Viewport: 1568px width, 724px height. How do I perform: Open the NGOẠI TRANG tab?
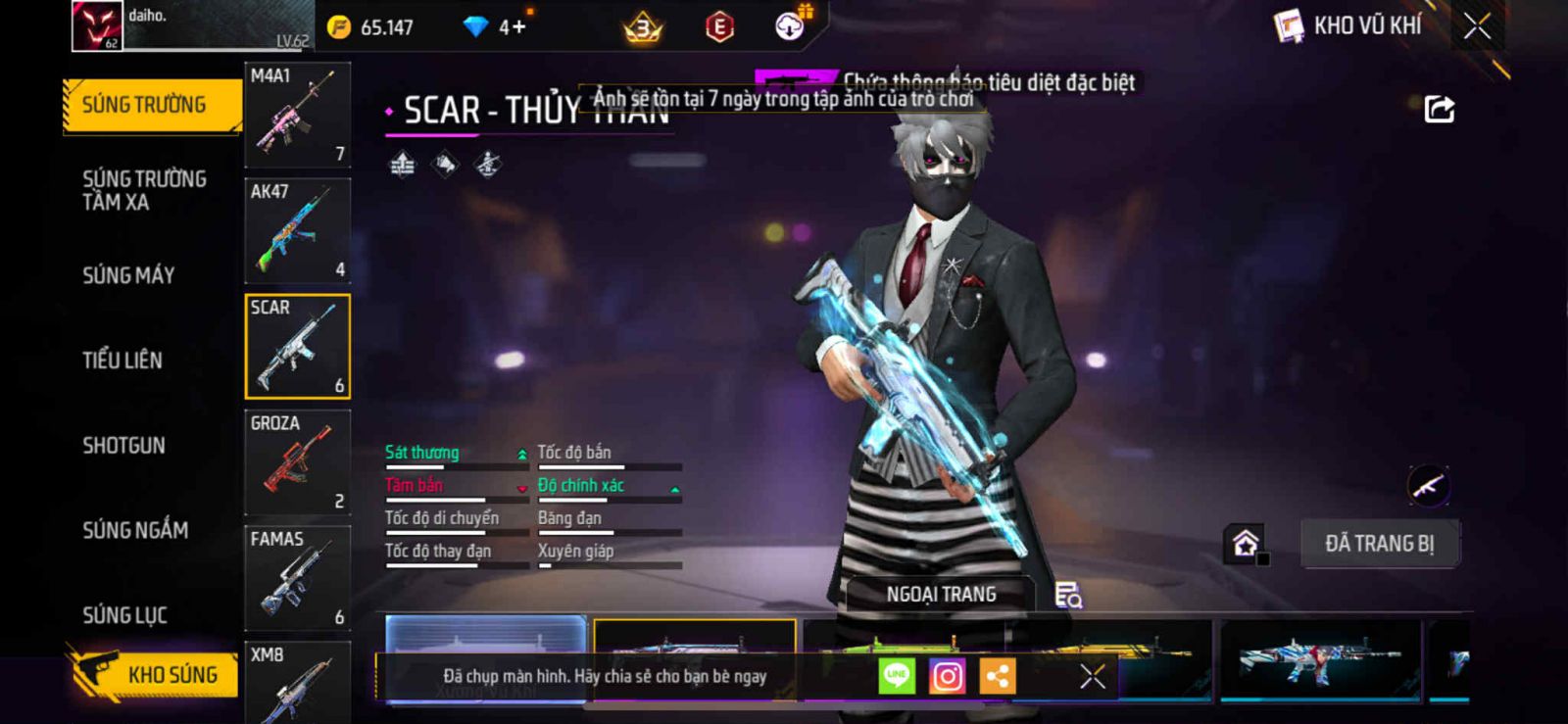click(x=941, y=595)
